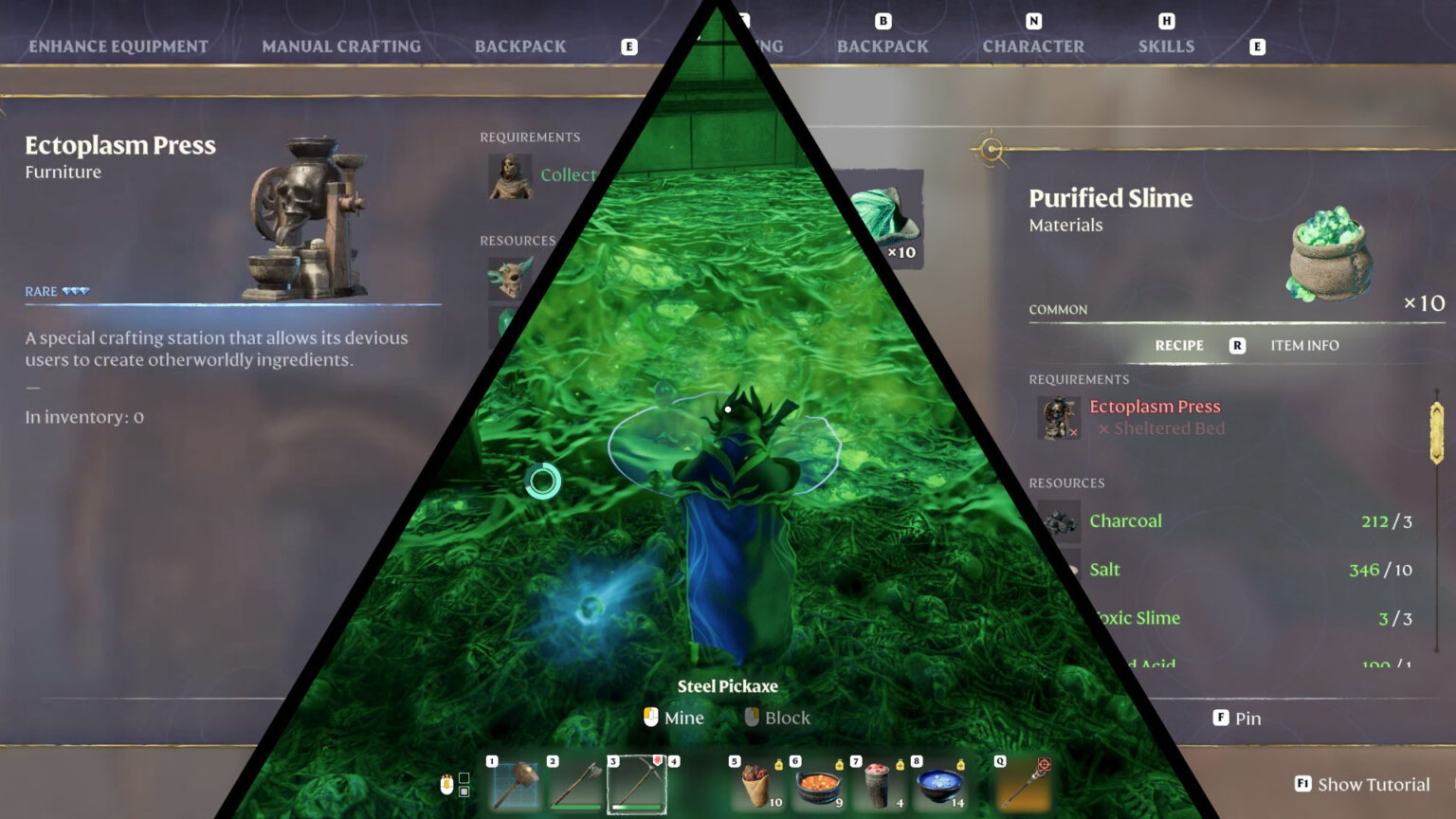Viewport: 1456px width, 819px height.
Task: Click the Salt resource entry
Action: (1105, 570)
